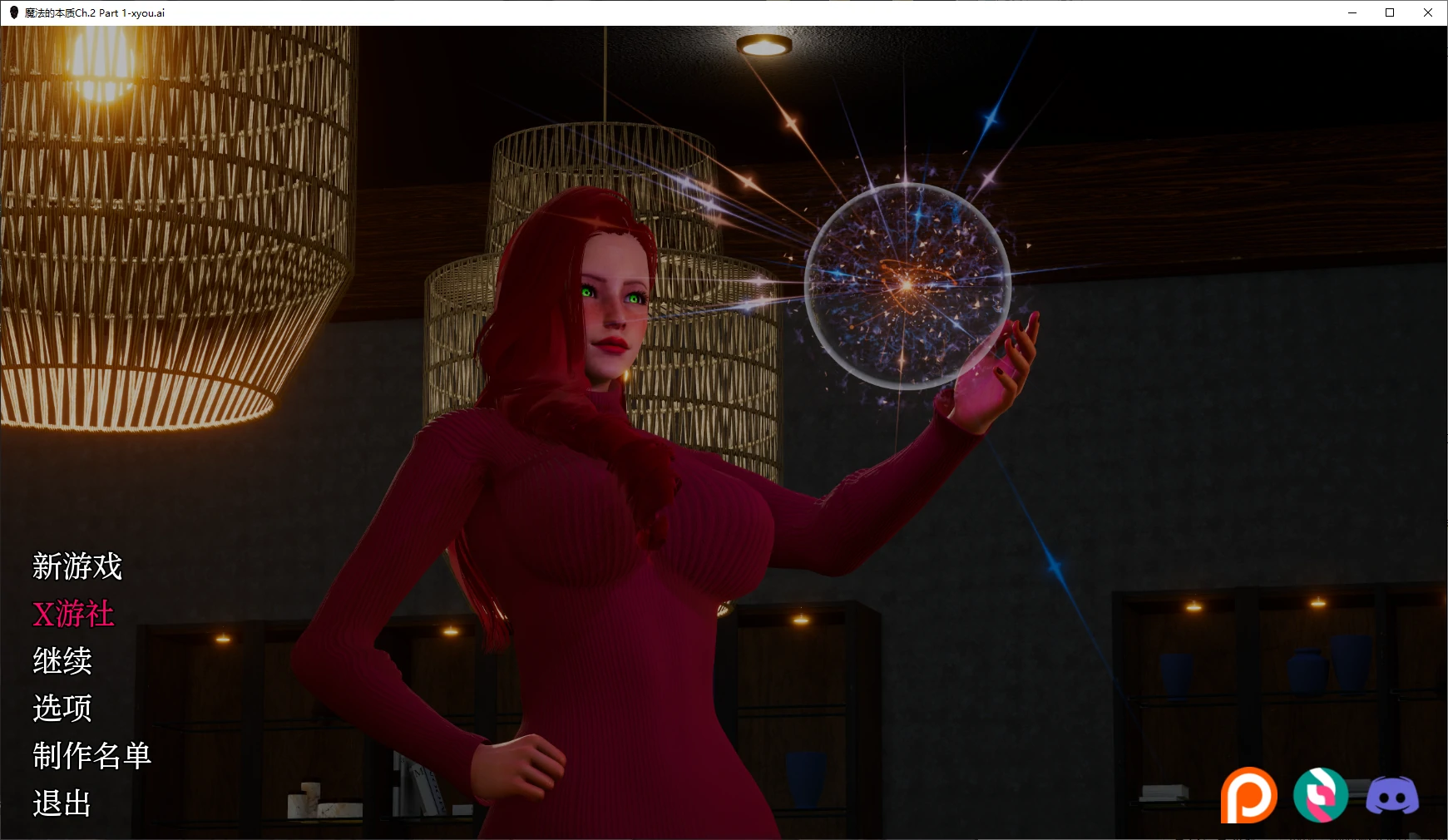Click the purple Discord mascot icon
Image resolution: width=1448 pixels, height=840 pixels.
pos(1394,794)
